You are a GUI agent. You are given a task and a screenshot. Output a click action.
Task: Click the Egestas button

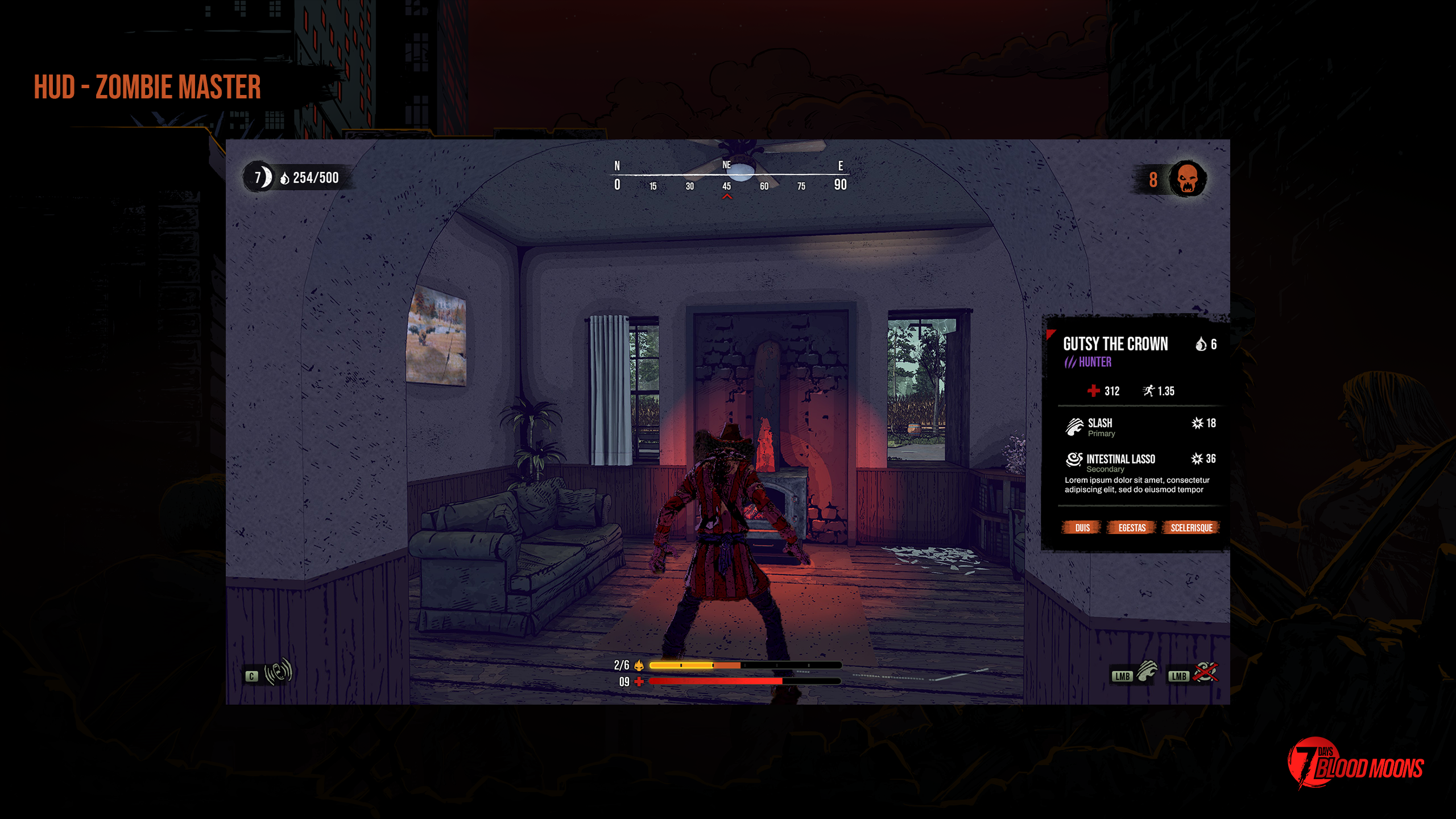pos(1132,527)
